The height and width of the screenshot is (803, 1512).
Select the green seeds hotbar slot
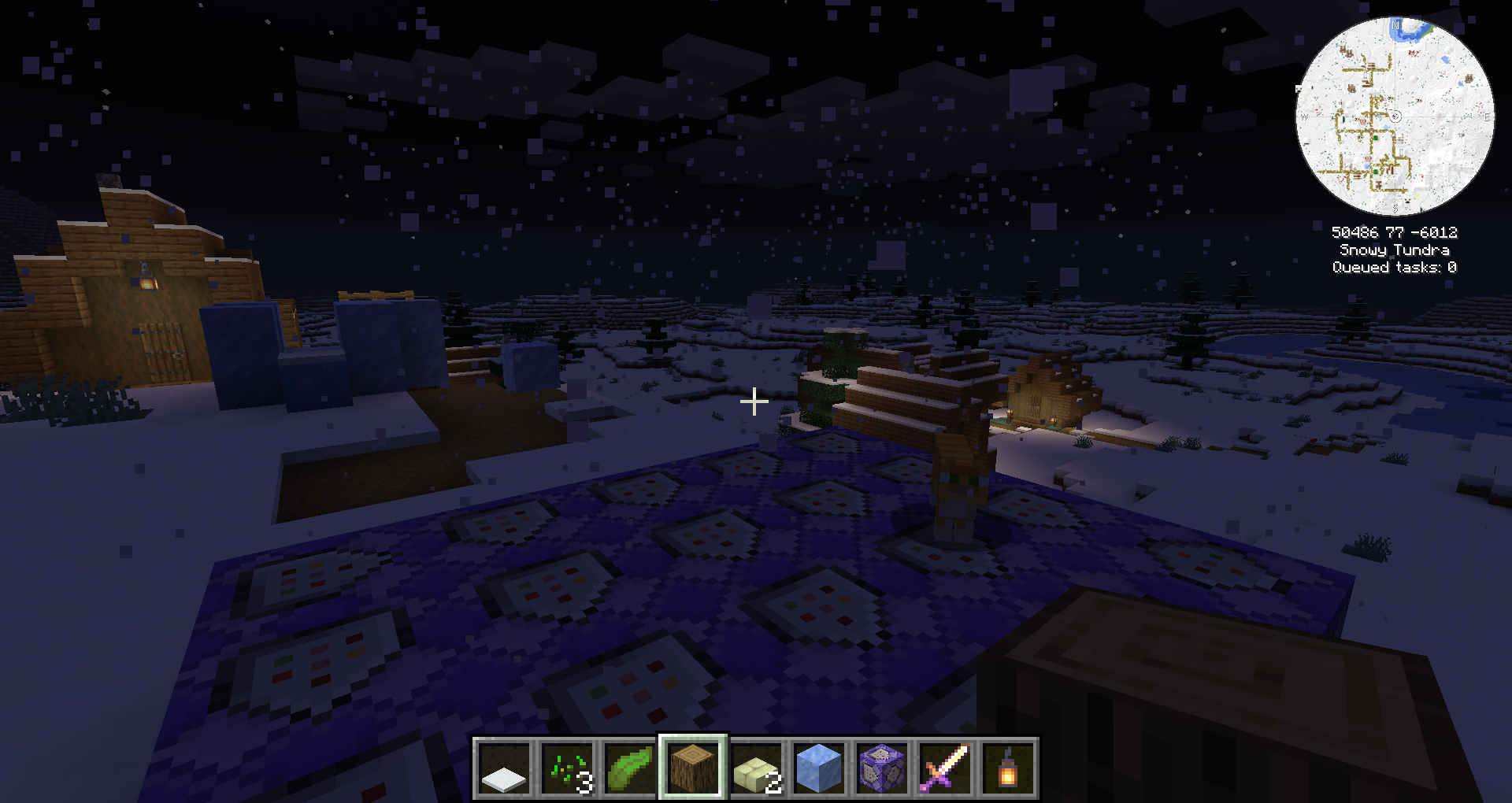tap(567, 768)
